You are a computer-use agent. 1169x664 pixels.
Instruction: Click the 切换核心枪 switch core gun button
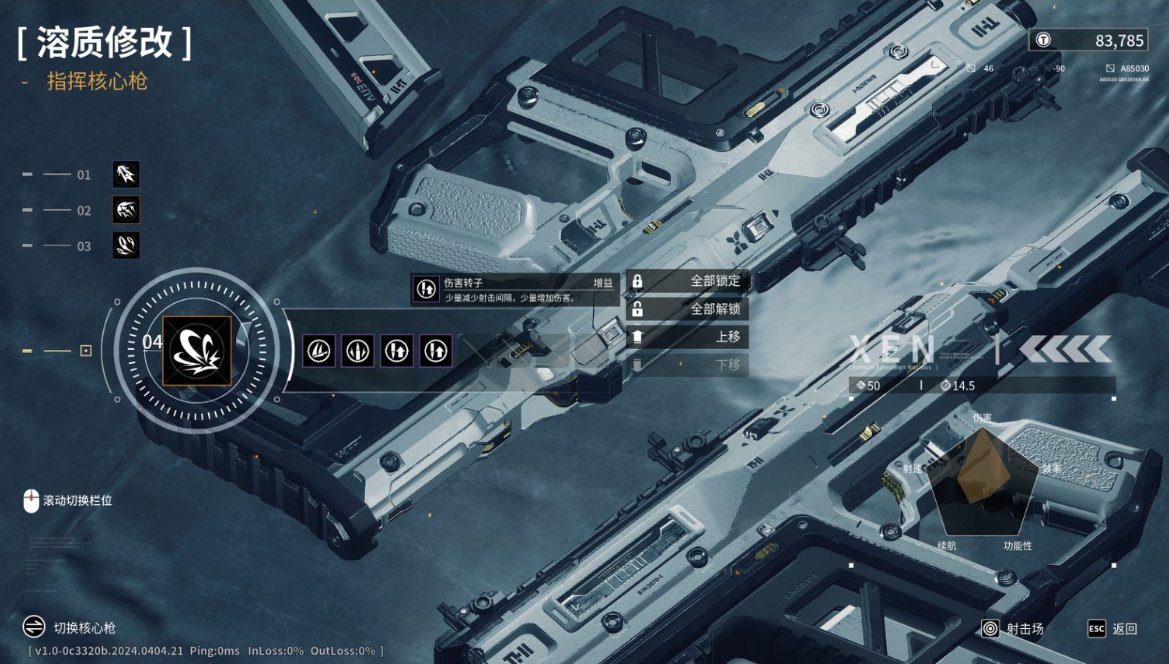[x=70, y=628]
